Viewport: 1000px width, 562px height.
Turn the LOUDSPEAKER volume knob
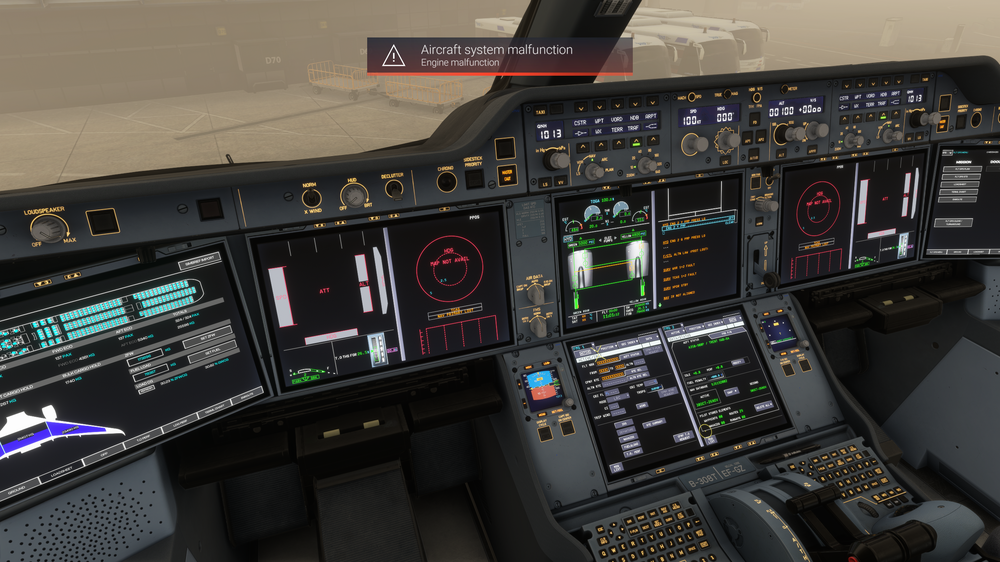[x=47, y=227]
